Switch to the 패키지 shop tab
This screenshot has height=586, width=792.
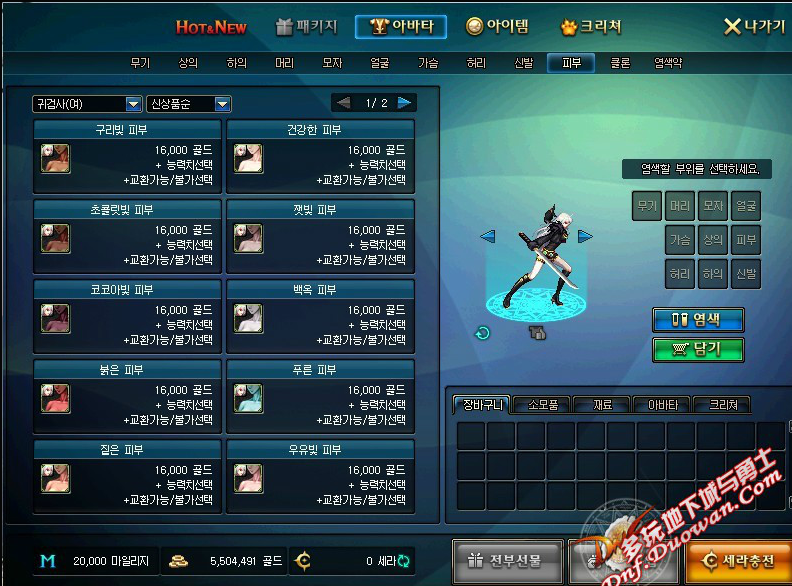[306, 27]
